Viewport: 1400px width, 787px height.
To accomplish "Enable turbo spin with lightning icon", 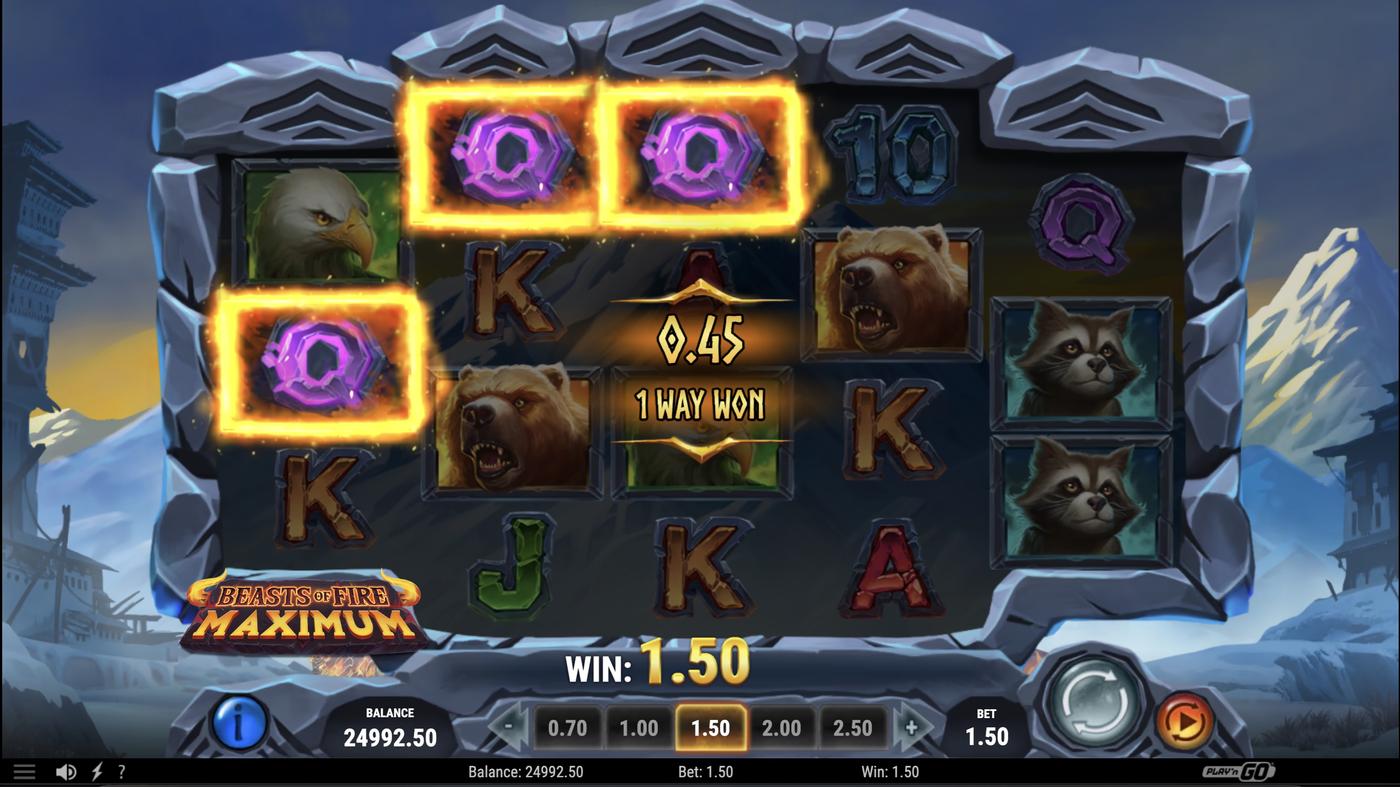I will pyautogui.click(x=95, y=770).
